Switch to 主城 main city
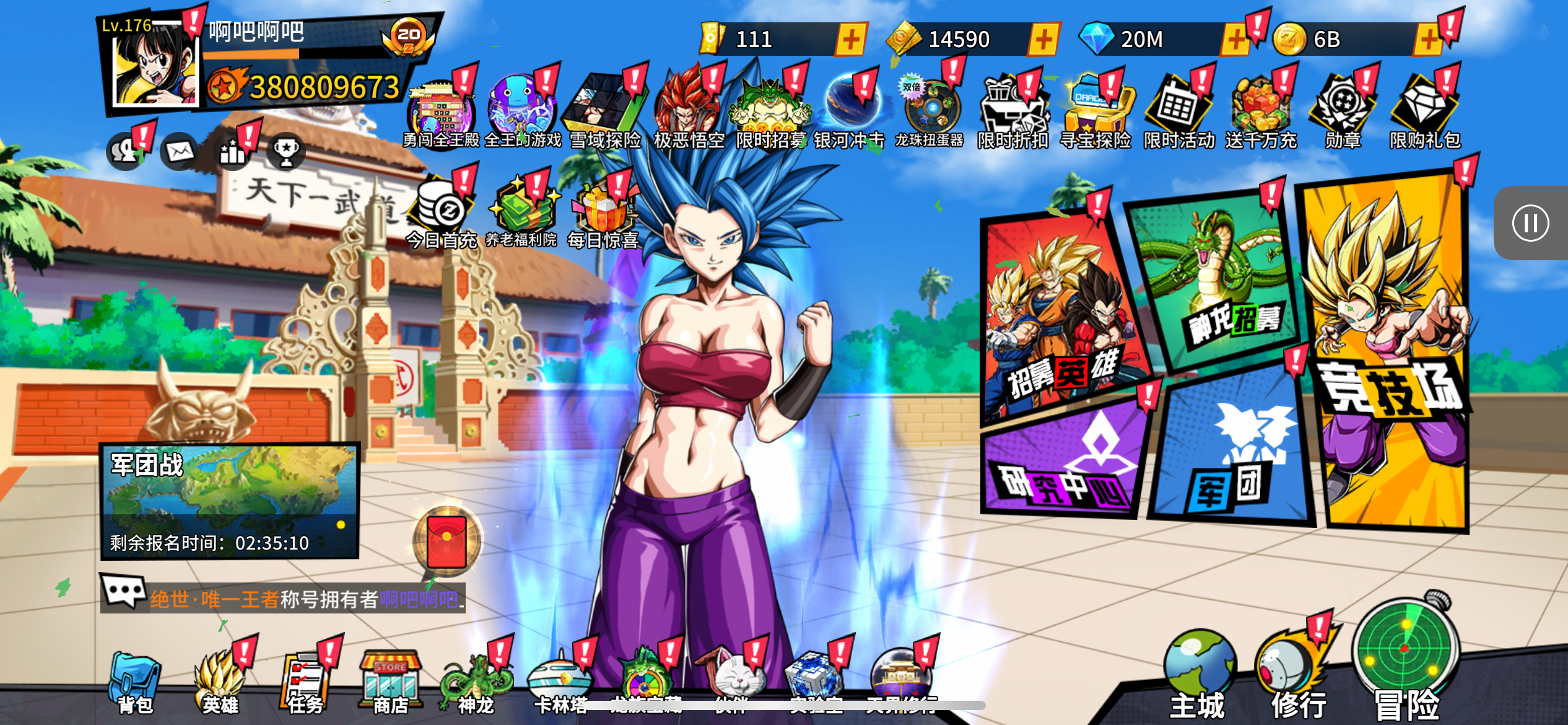 tap(1198, 675)
